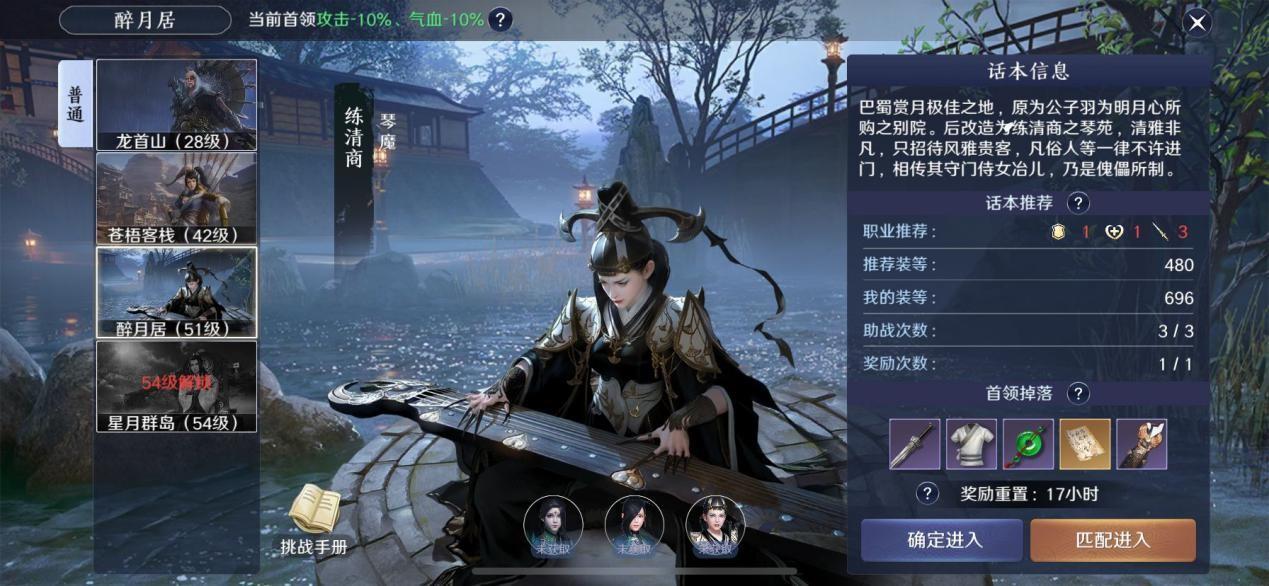Select the 苍梧客栈 (42级) dungeon
The image size is (1269, 586).
point(176,198)
